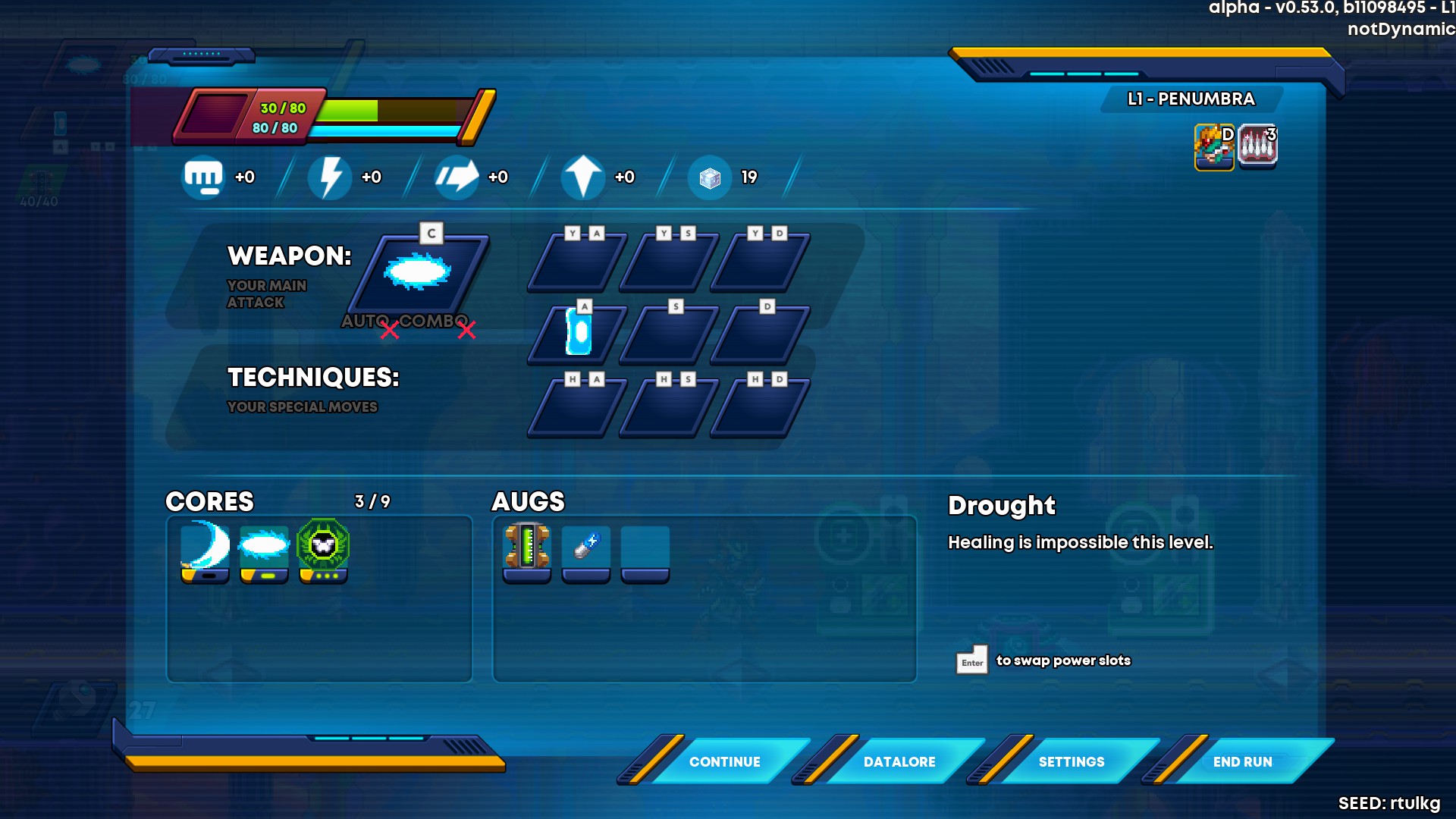End the current run
Viewport: 1456px width, 819px height.
(1242, 761)
